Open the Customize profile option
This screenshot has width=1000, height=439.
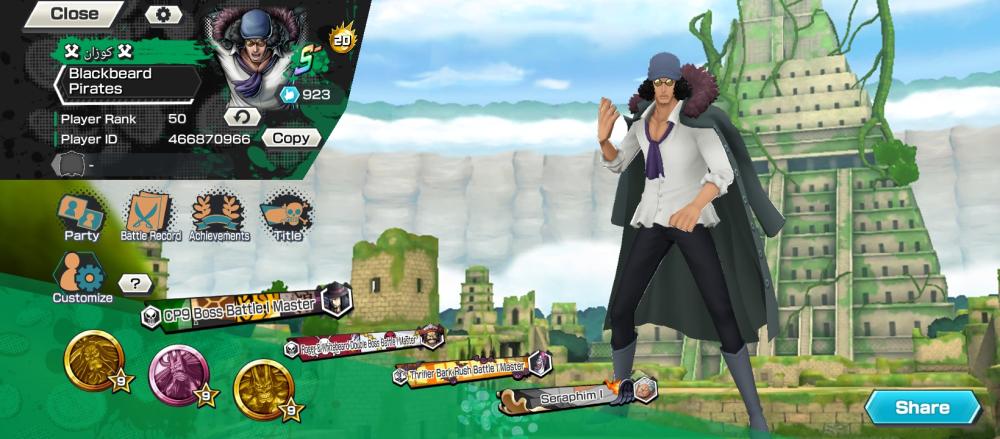point(82,278)
